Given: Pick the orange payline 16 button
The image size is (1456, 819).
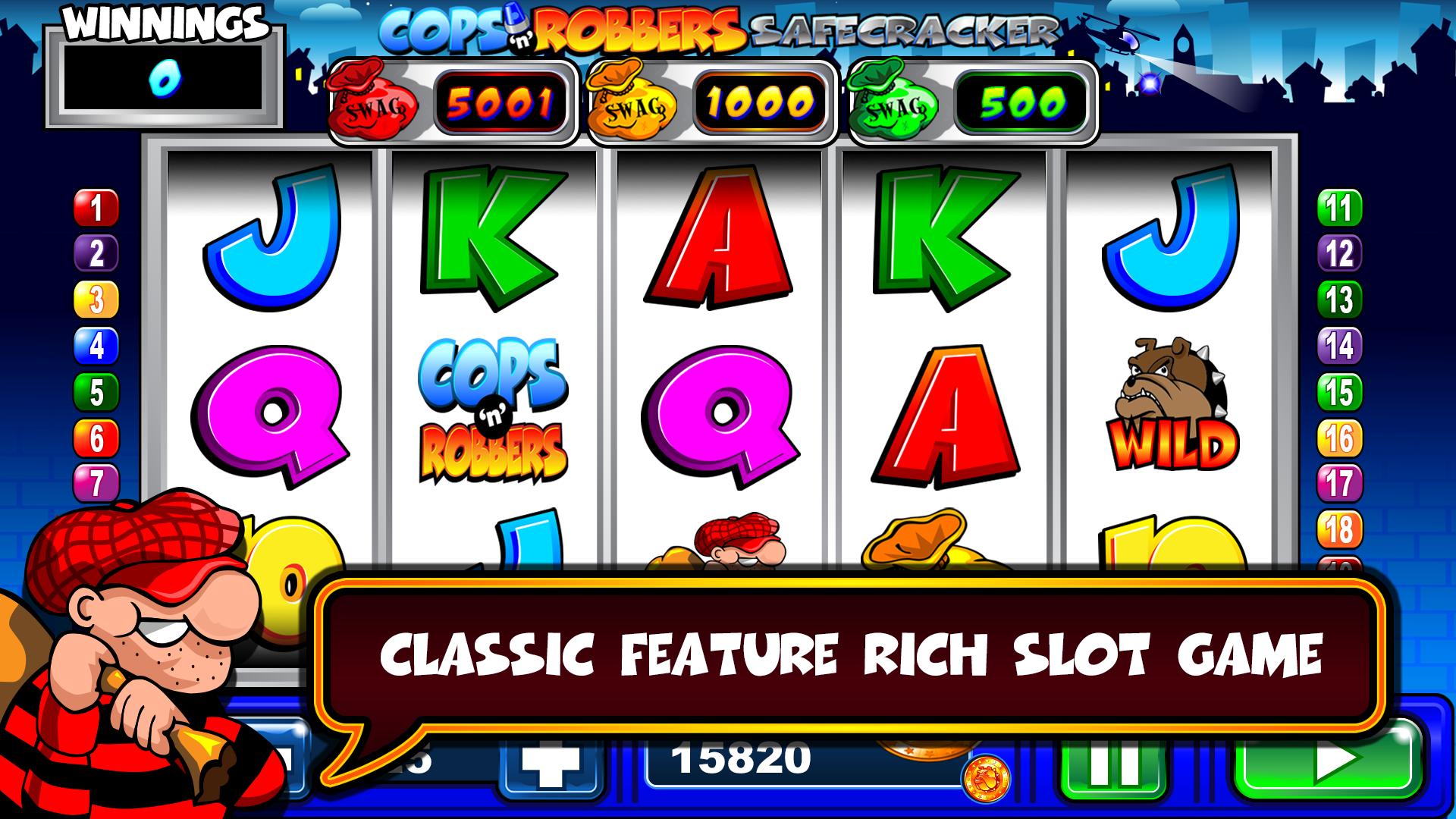Looking at the screenshot, I should (1339, 438).
